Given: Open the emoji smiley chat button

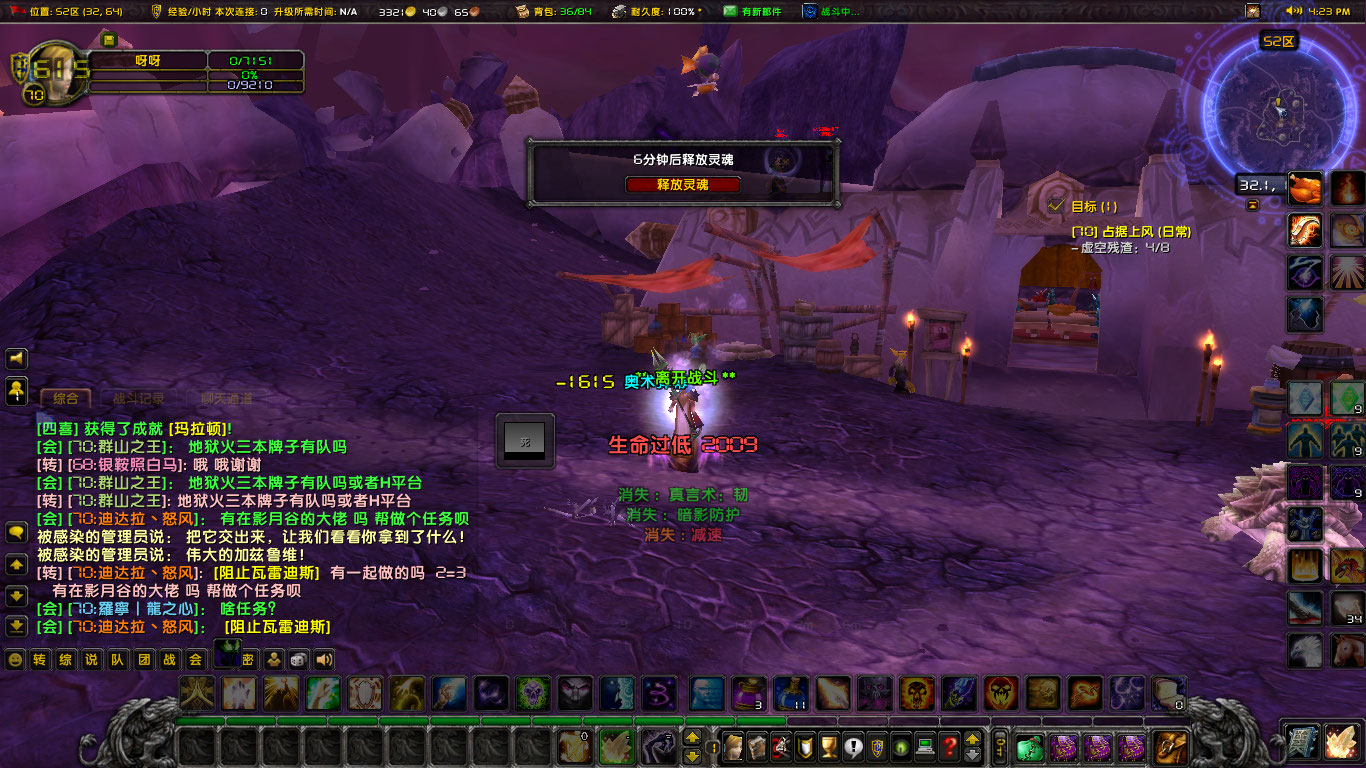Looking at the screenshot, I should 15,660.
